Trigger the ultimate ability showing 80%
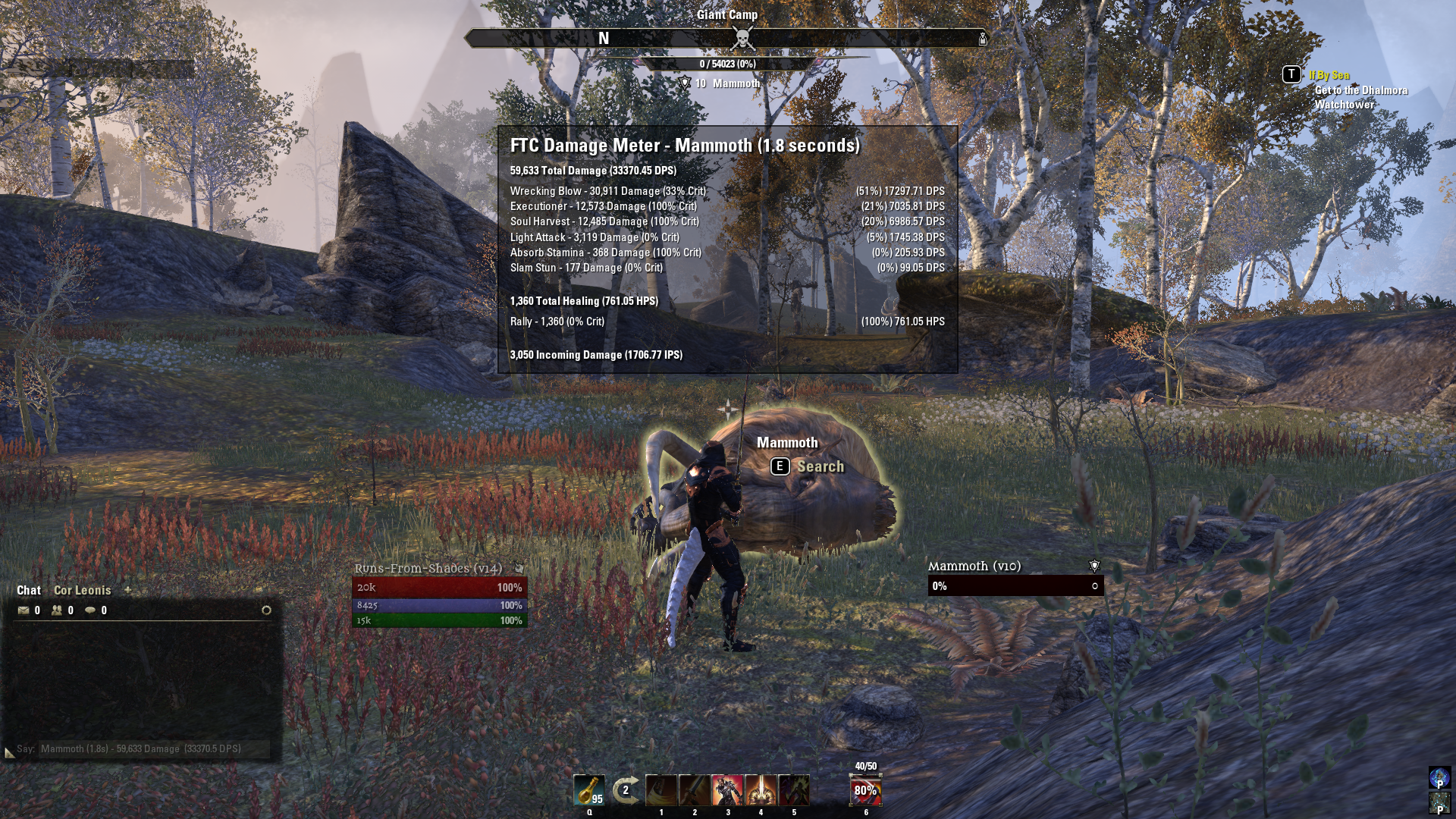This screenshot has width=1456, height=819. [x=864, y=790]
